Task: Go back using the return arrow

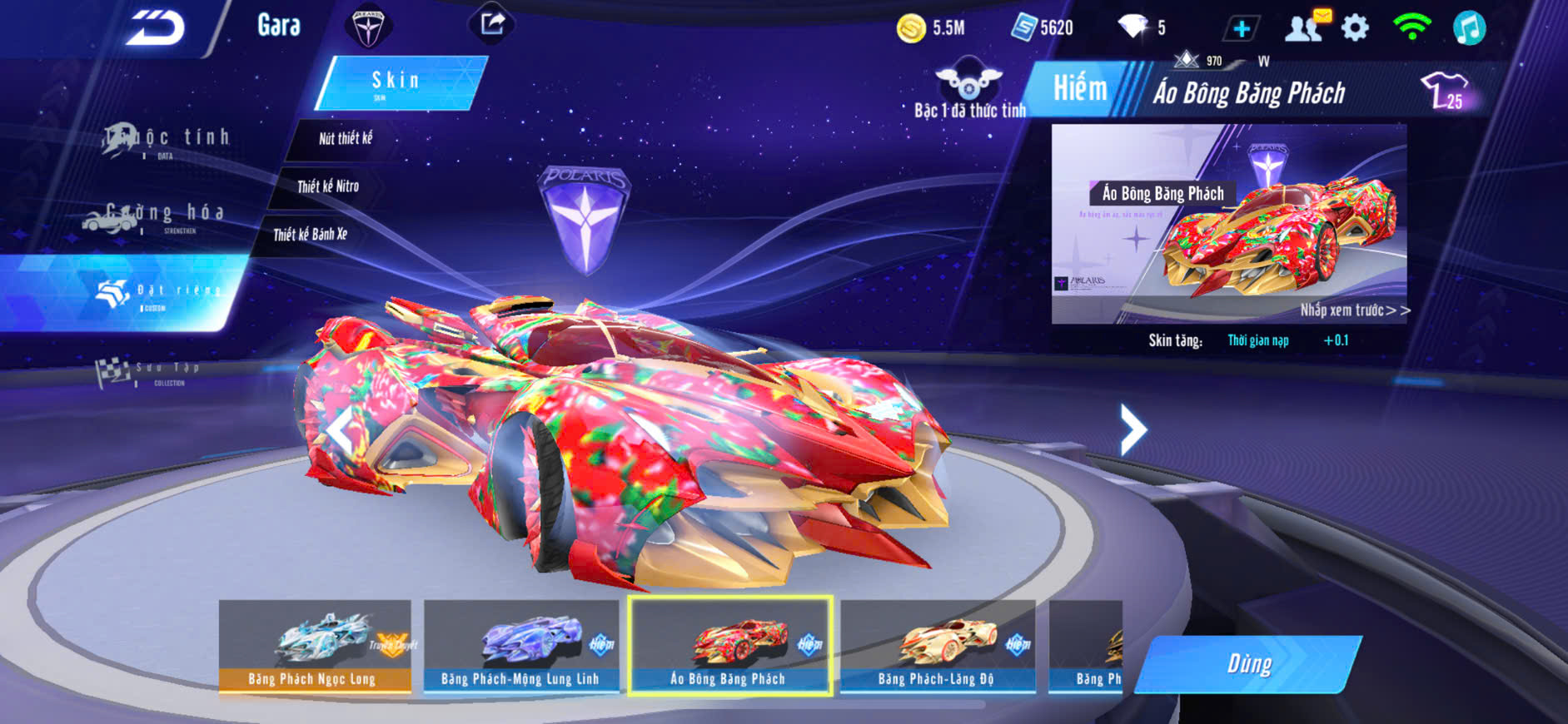Action: tap(155, 28)
